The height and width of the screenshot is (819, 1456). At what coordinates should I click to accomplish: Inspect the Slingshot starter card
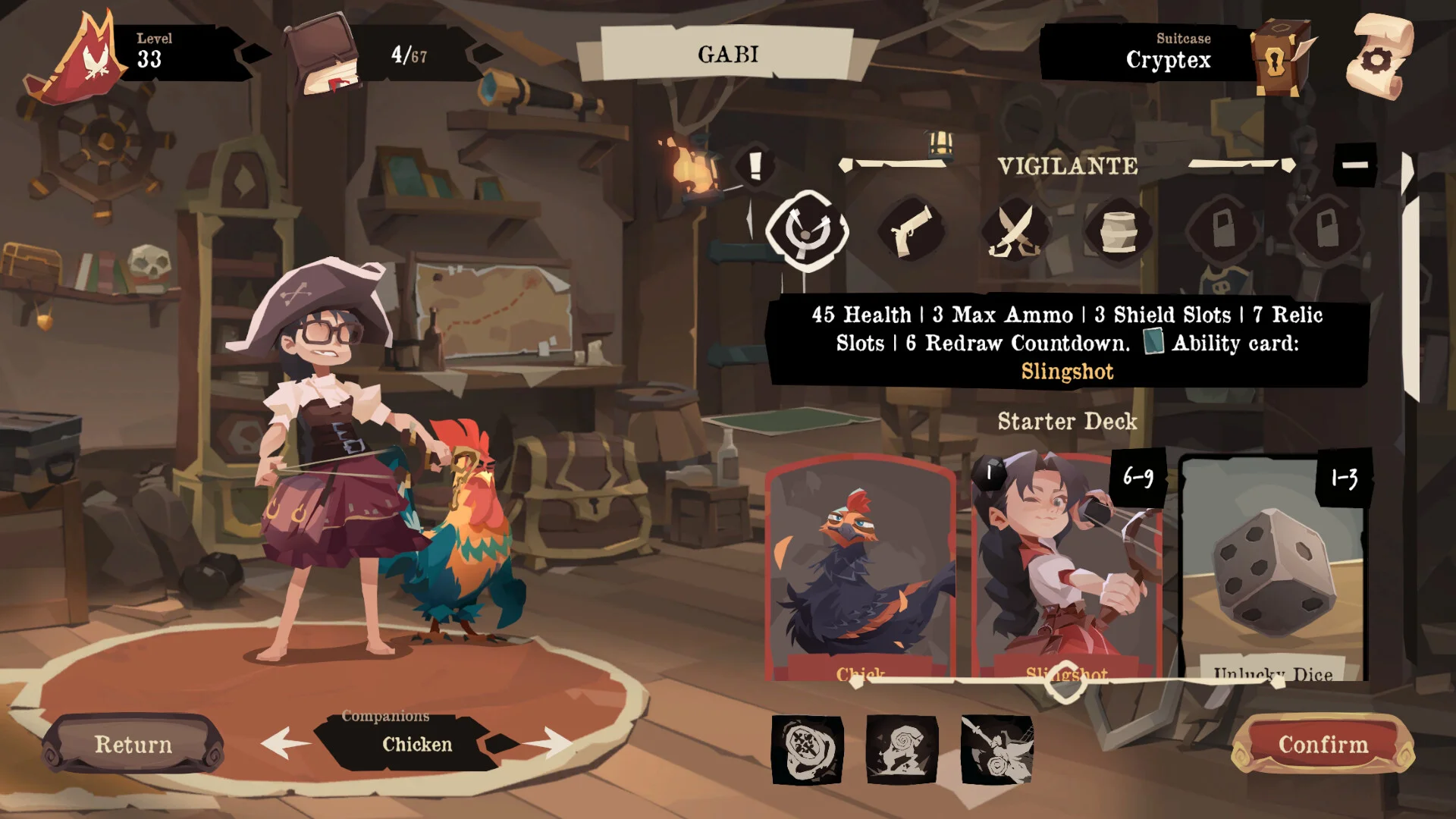(1067, 565)
